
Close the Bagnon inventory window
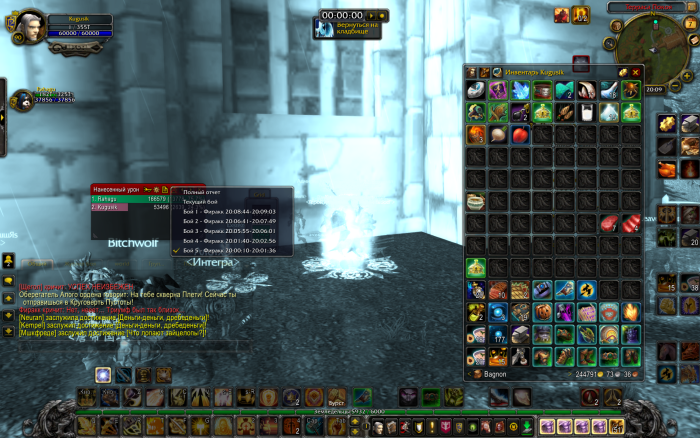click(x=635, y=72)
